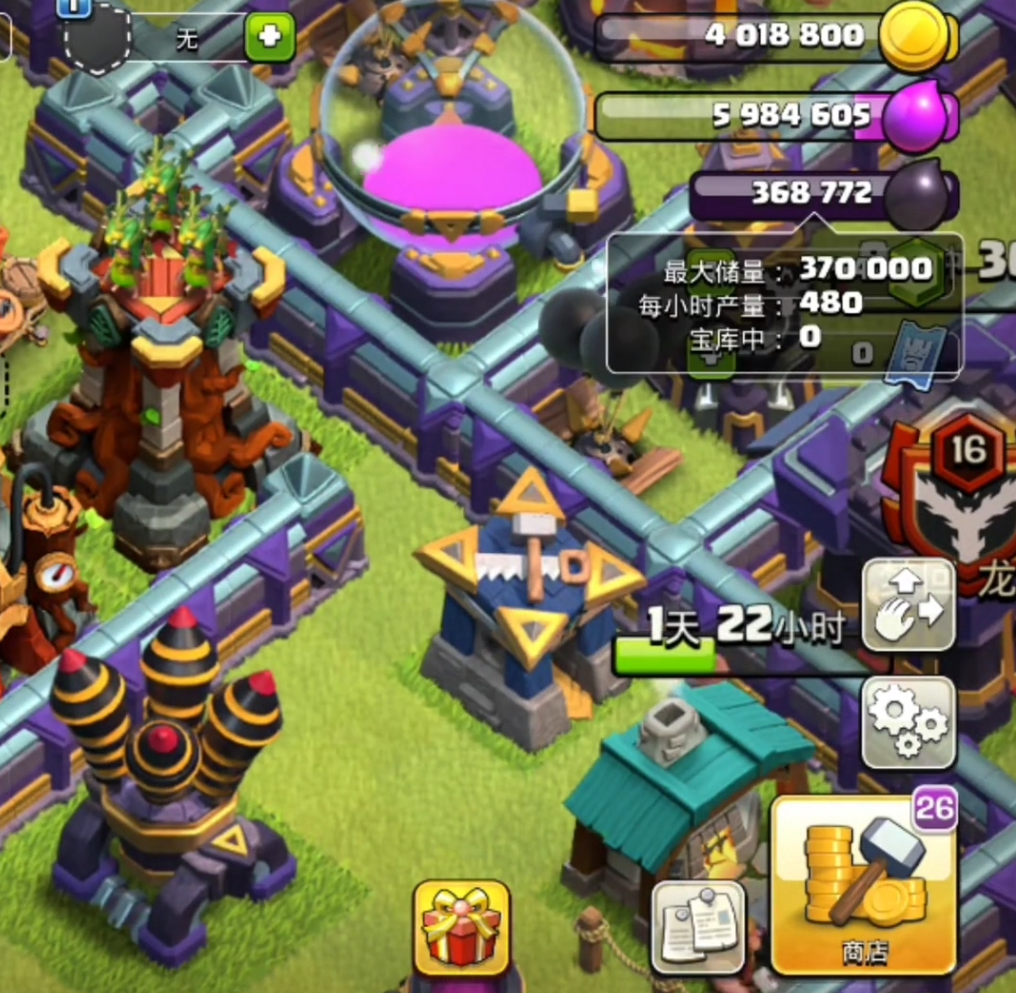Open the red gift box reward

click(461, 927)
